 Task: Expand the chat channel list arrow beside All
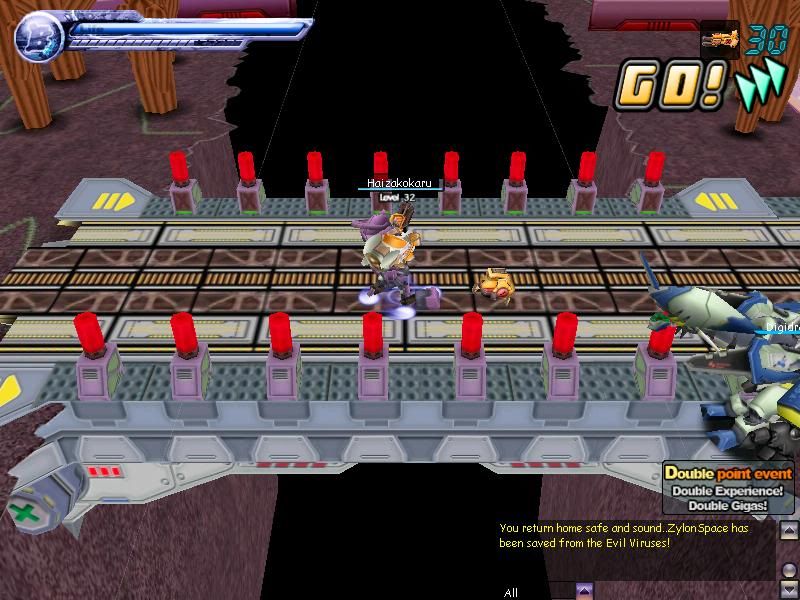pos(585,591)
